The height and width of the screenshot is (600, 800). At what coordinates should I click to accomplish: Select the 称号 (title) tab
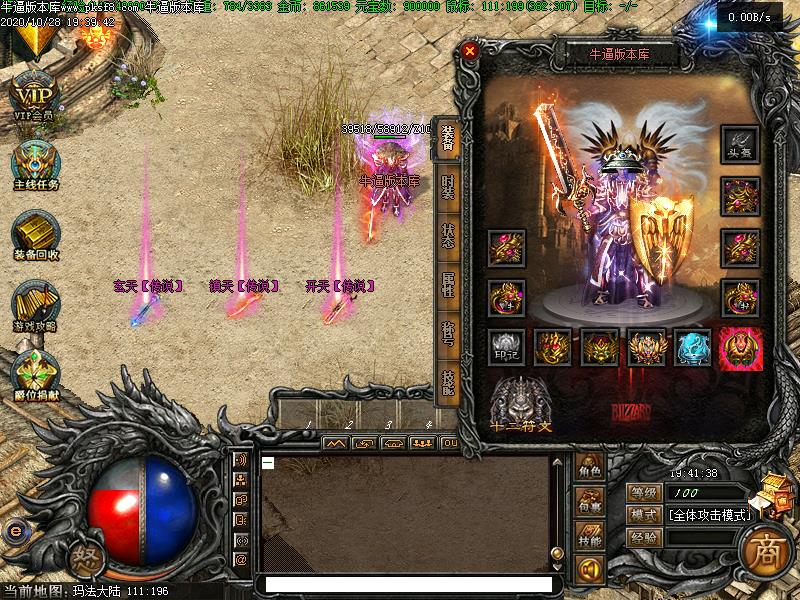tap(448, 334)
